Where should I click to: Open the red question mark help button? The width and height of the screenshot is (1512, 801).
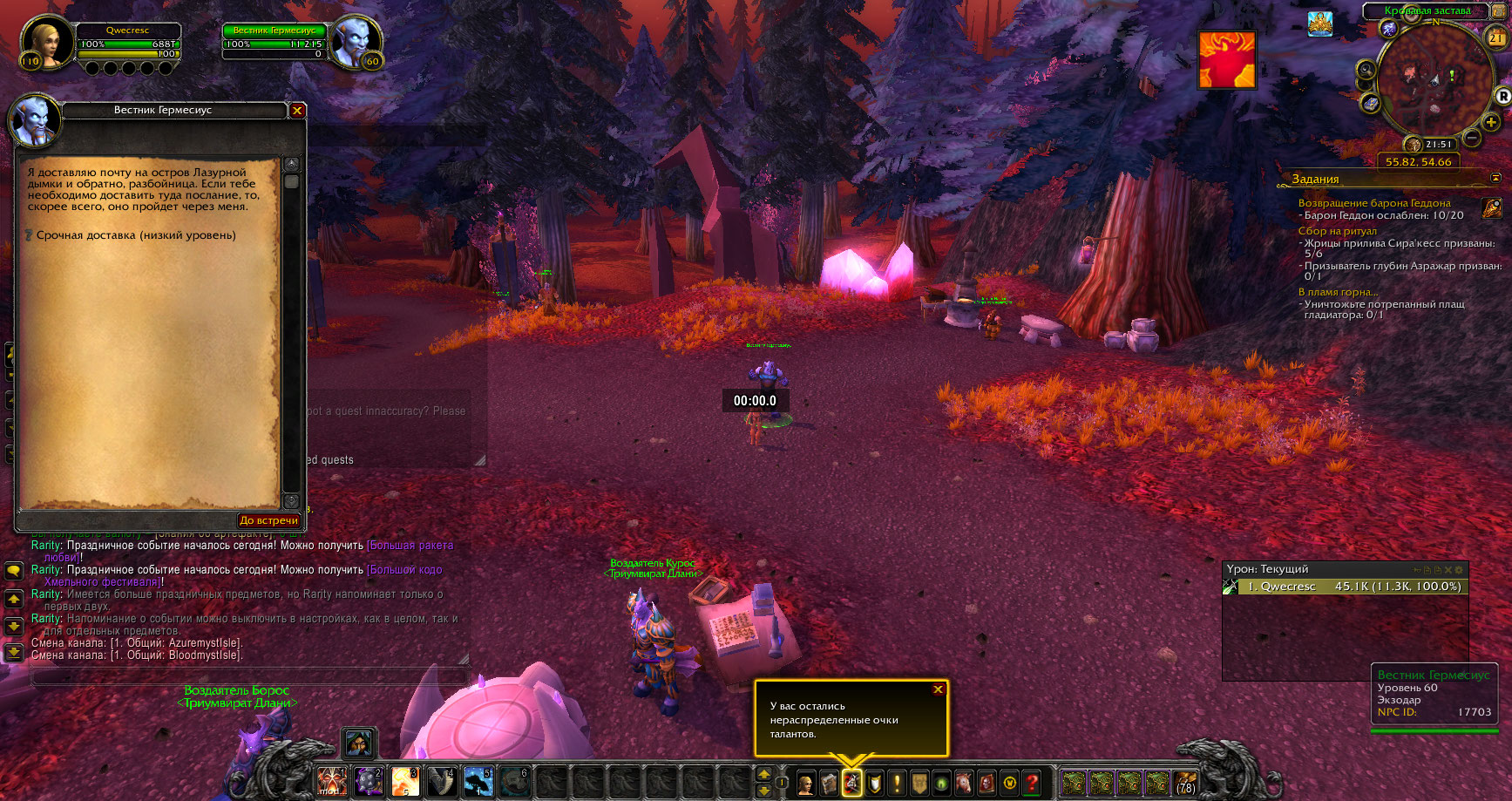1032,783
